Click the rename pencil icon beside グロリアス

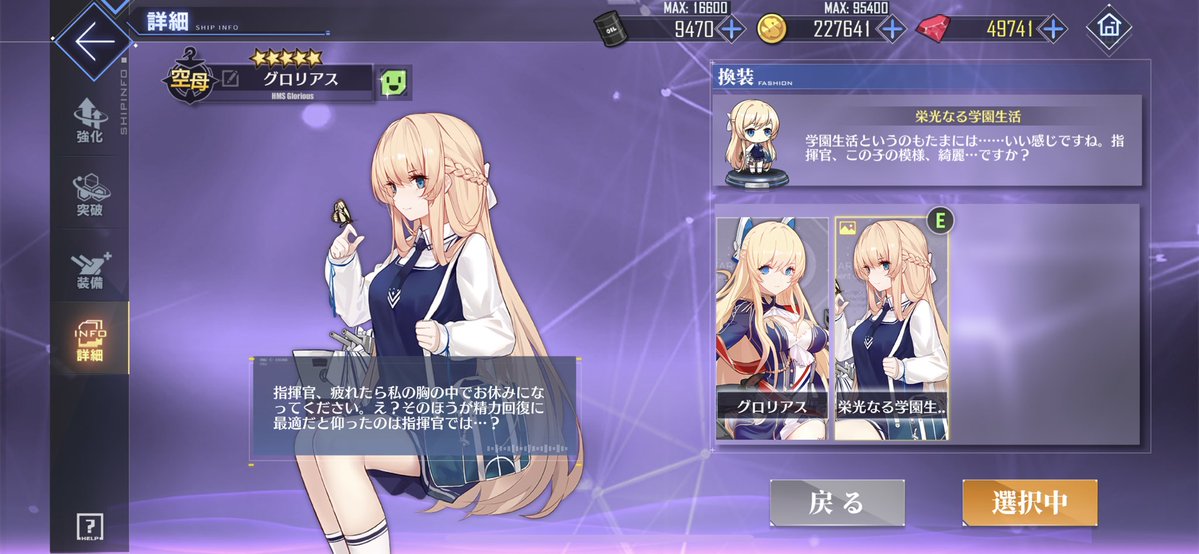click(x=230, y=79)
